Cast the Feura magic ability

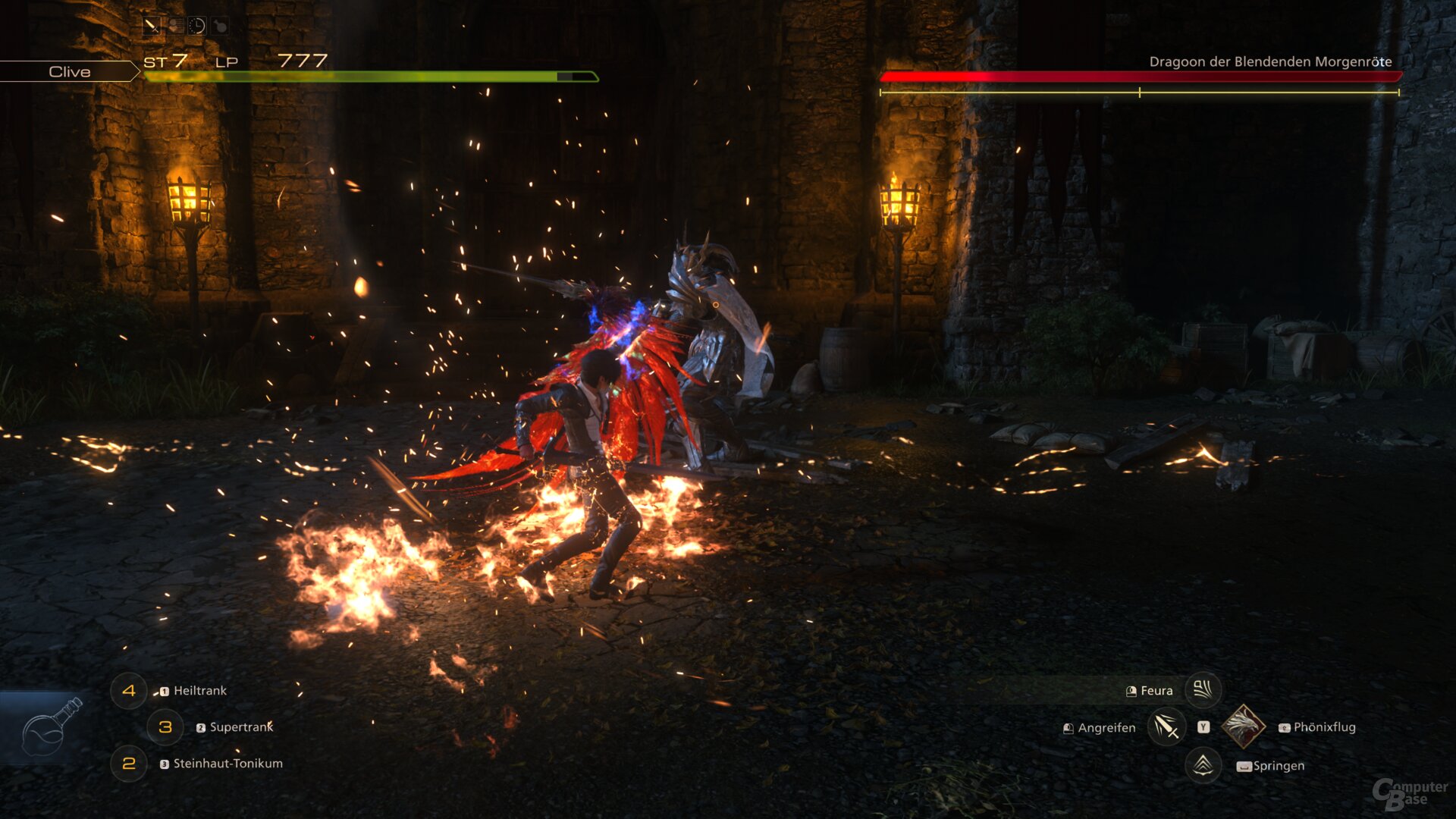point(1203,690)
